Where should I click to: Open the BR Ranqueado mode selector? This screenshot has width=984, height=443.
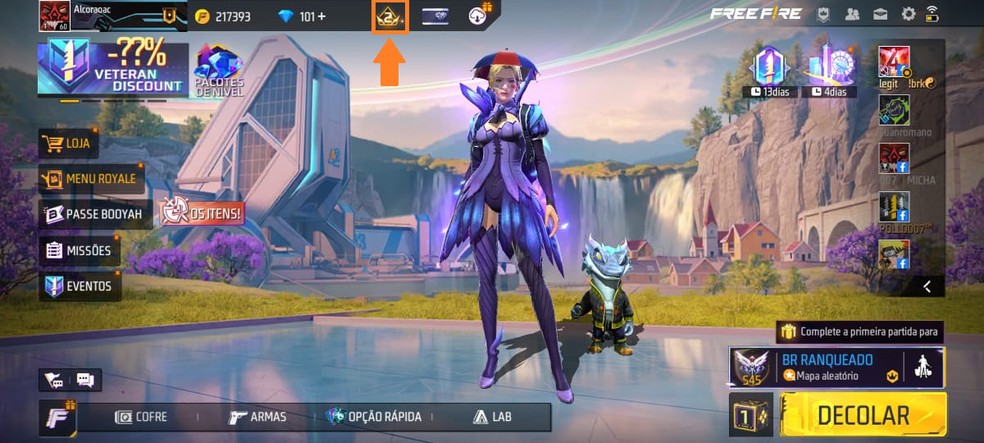point(815,367)
